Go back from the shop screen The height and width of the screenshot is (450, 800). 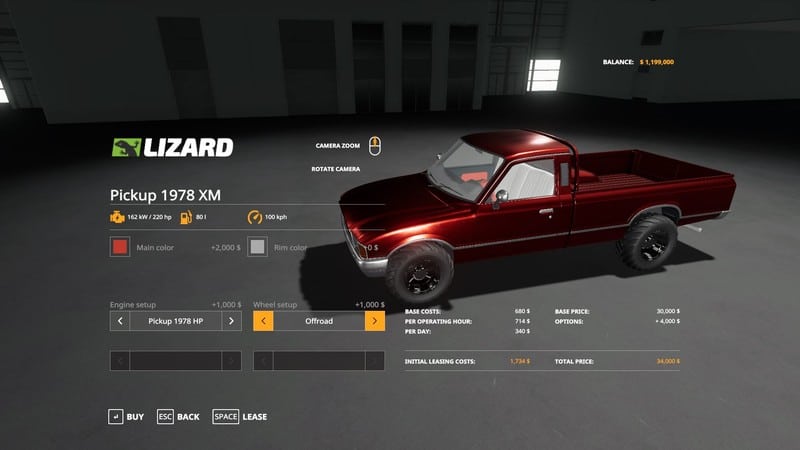[178, 416]
